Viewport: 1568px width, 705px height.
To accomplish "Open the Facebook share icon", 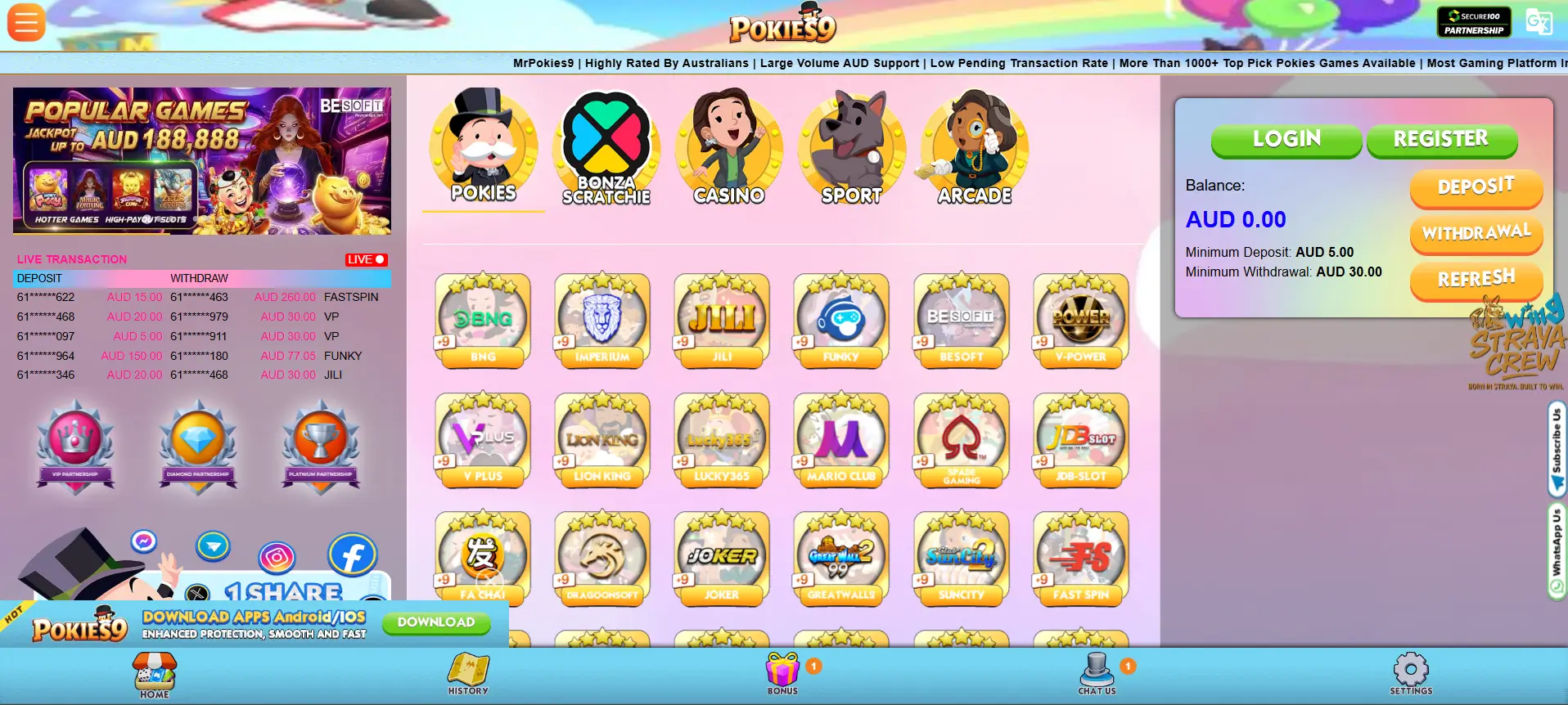I will 353,555.
